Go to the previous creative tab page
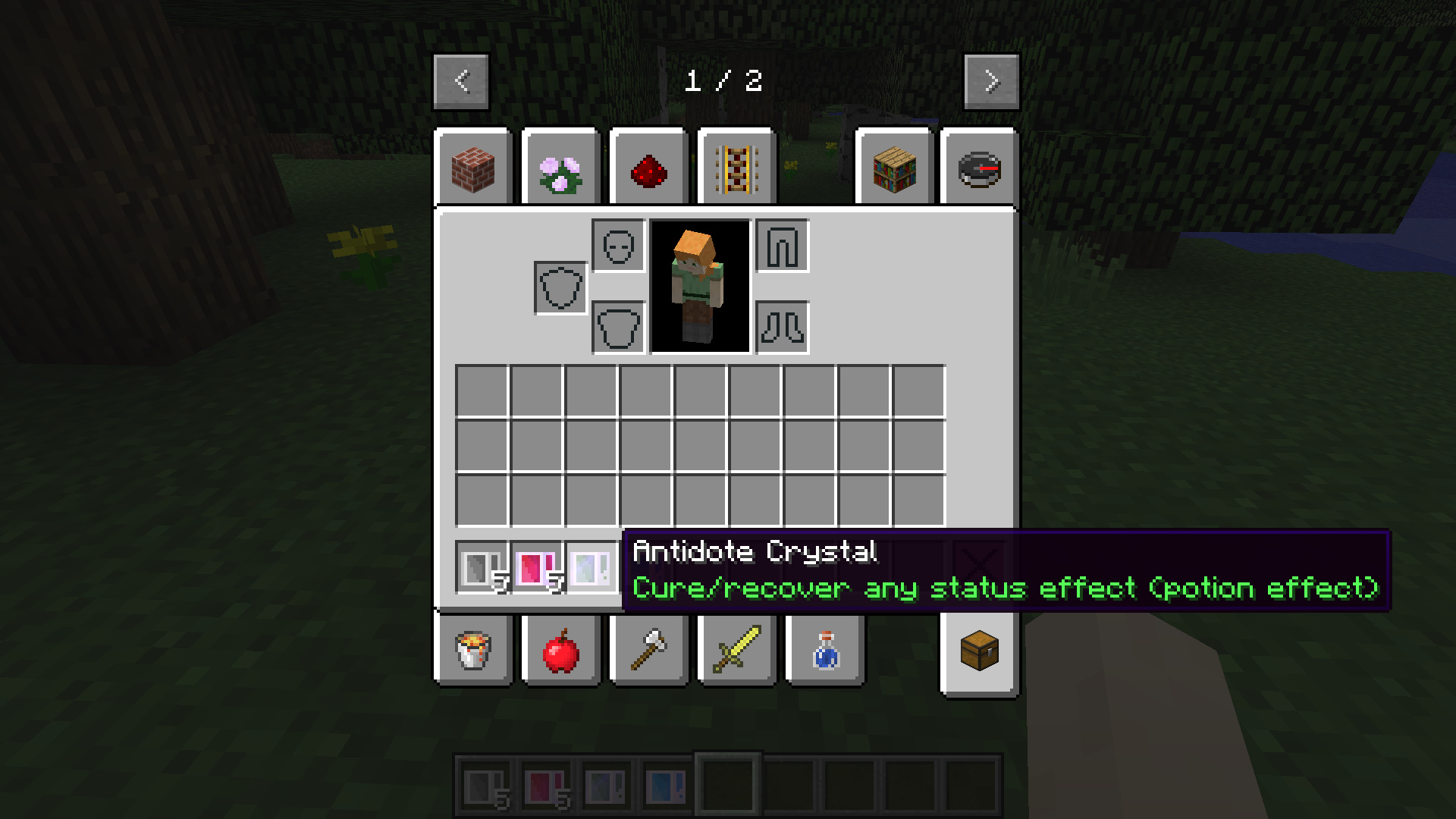1456x819 pixels. point(461,81)
